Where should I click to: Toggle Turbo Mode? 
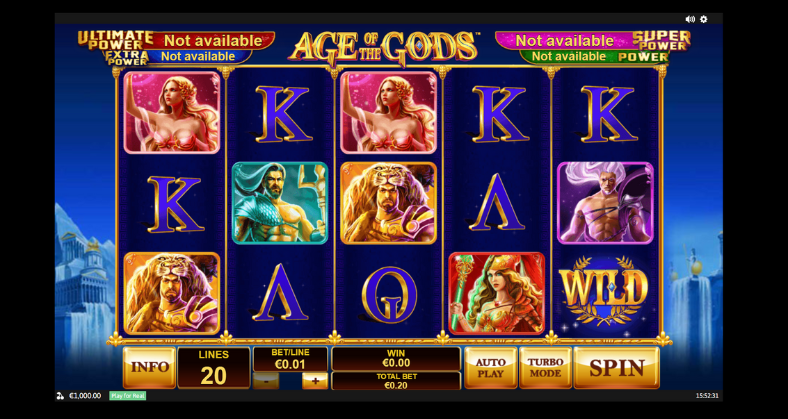click(x=545, y=367)
